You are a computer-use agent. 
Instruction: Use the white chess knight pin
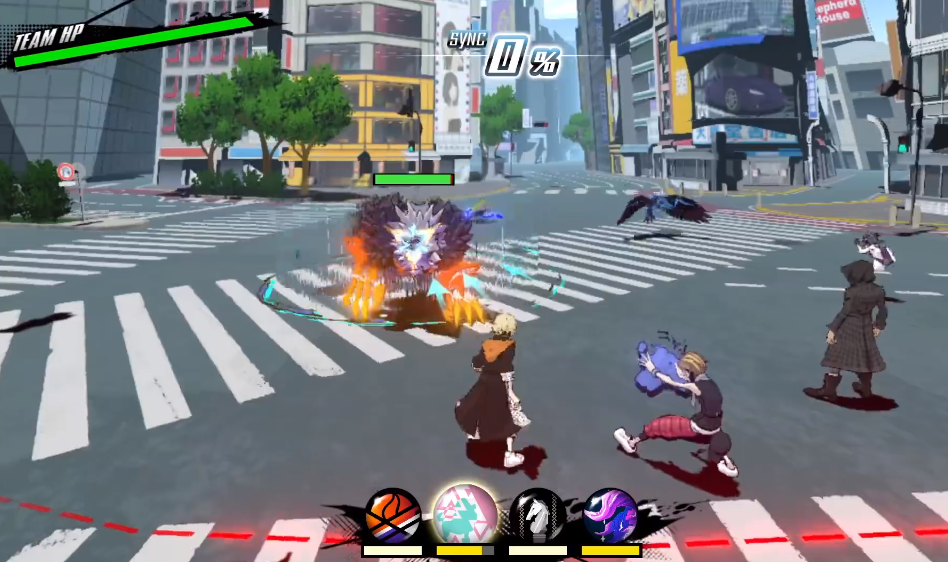pyautogui.click(x=538, y=516)
